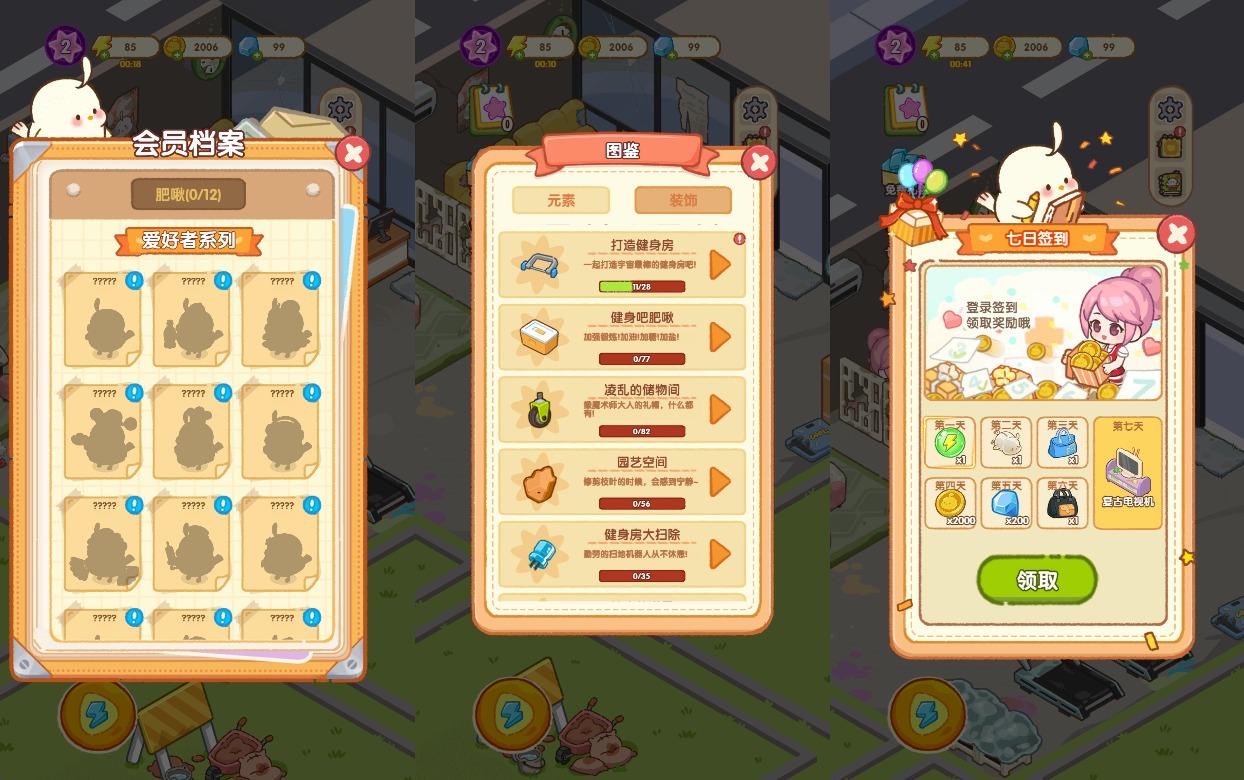
Task: Switch to the 装饰 tab
Action: pos(683,200)
